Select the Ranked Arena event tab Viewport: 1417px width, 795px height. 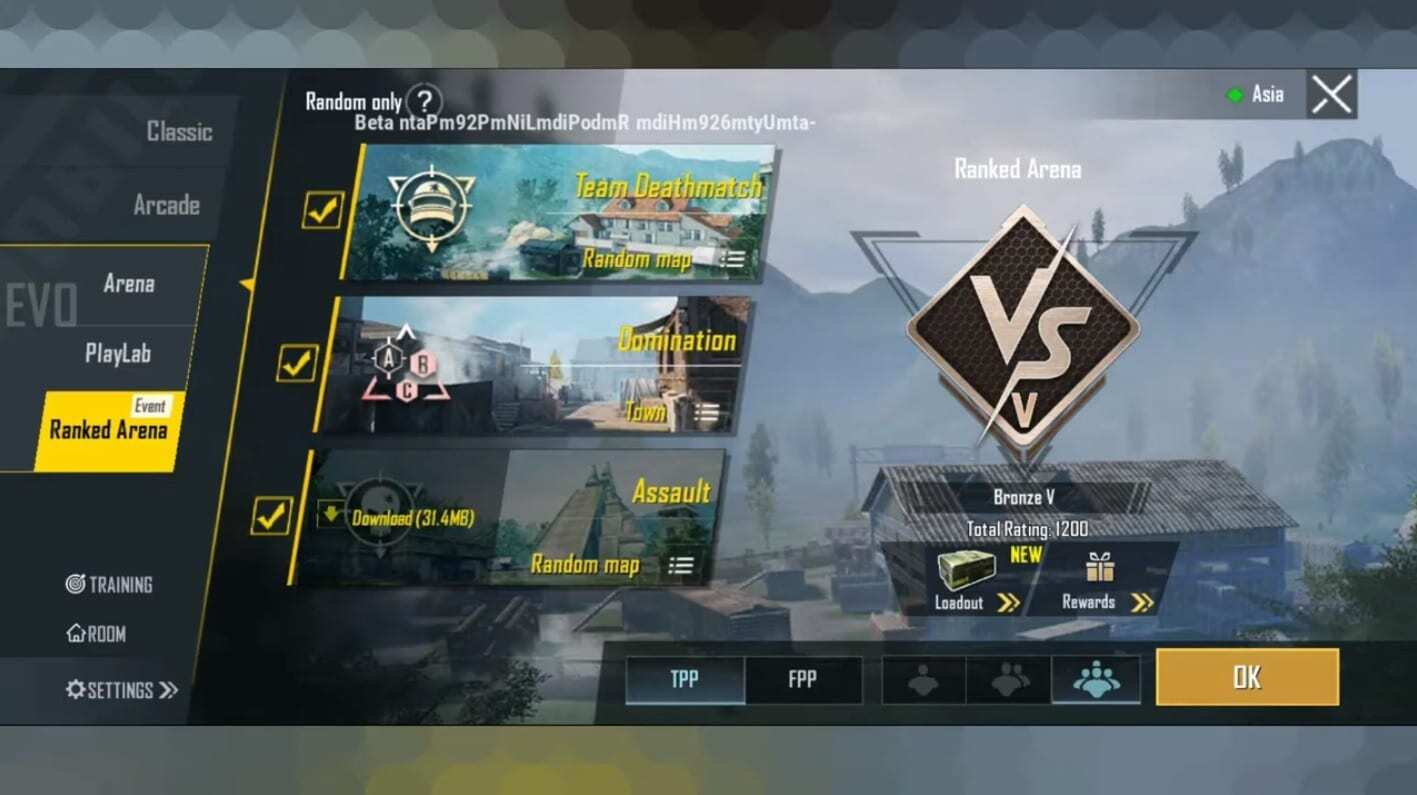(109, 431)
